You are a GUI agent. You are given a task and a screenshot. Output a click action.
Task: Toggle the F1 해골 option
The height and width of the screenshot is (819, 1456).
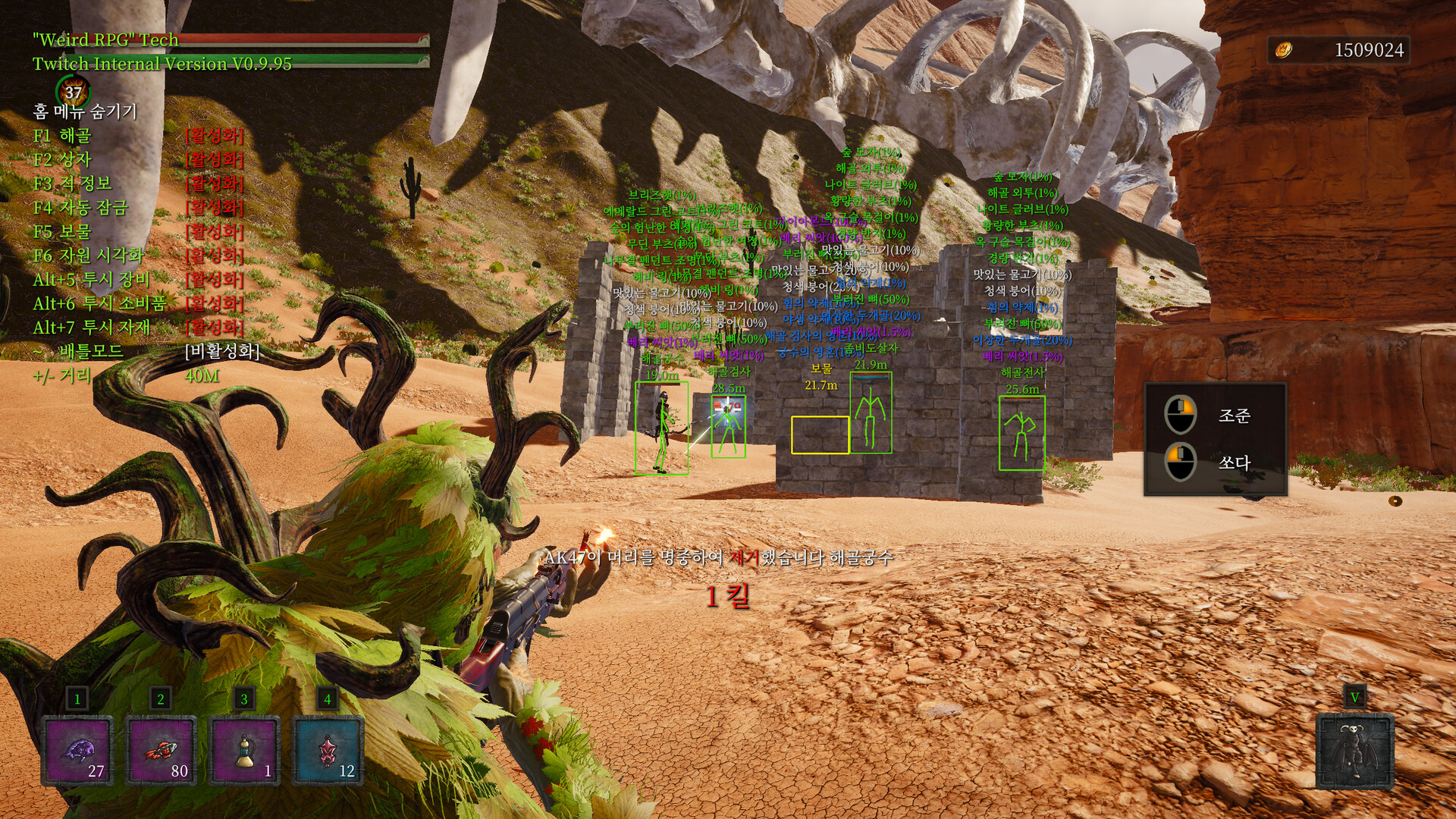point(62,136)
